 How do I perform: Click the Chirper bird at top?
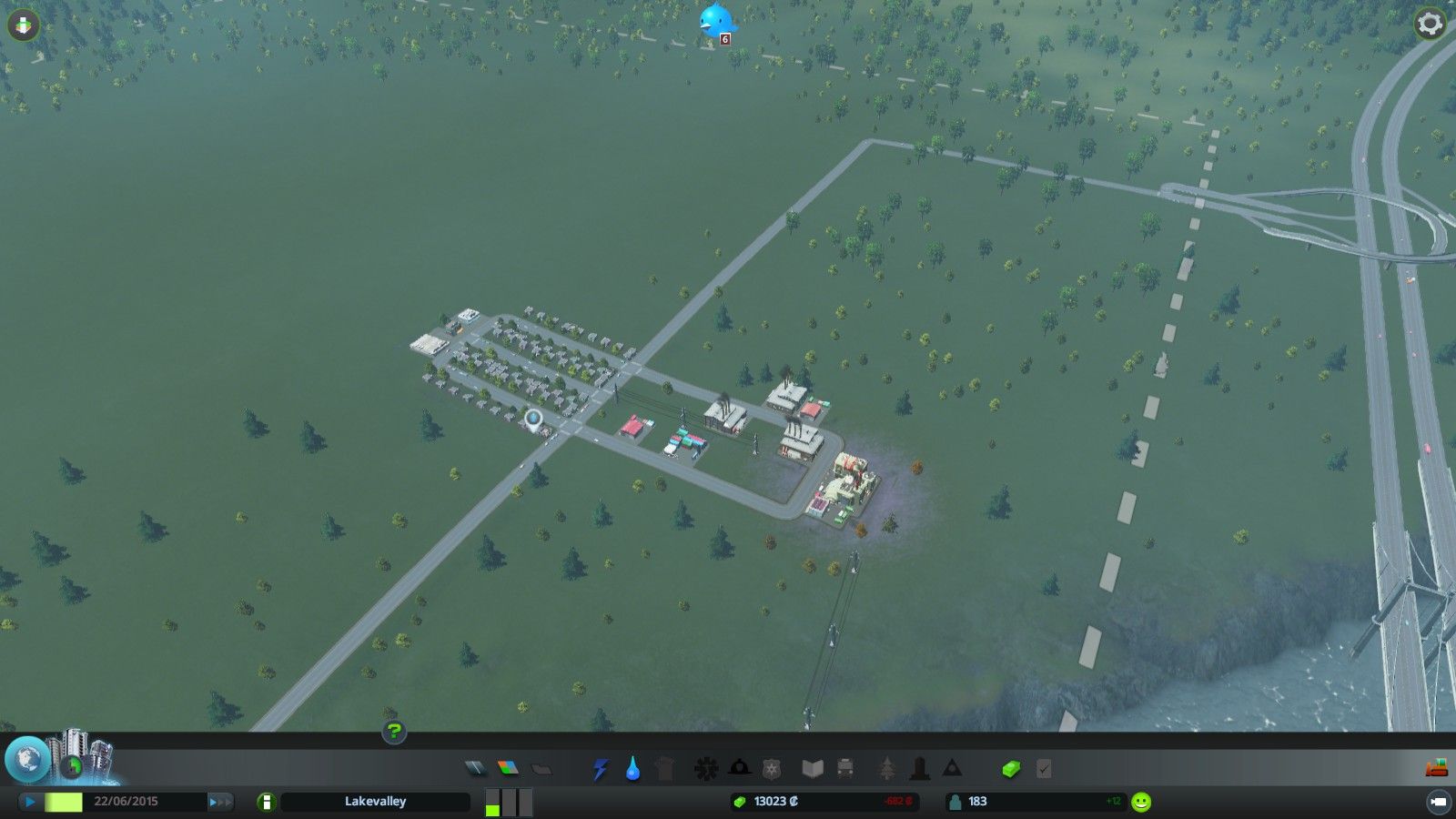point(717,20)
